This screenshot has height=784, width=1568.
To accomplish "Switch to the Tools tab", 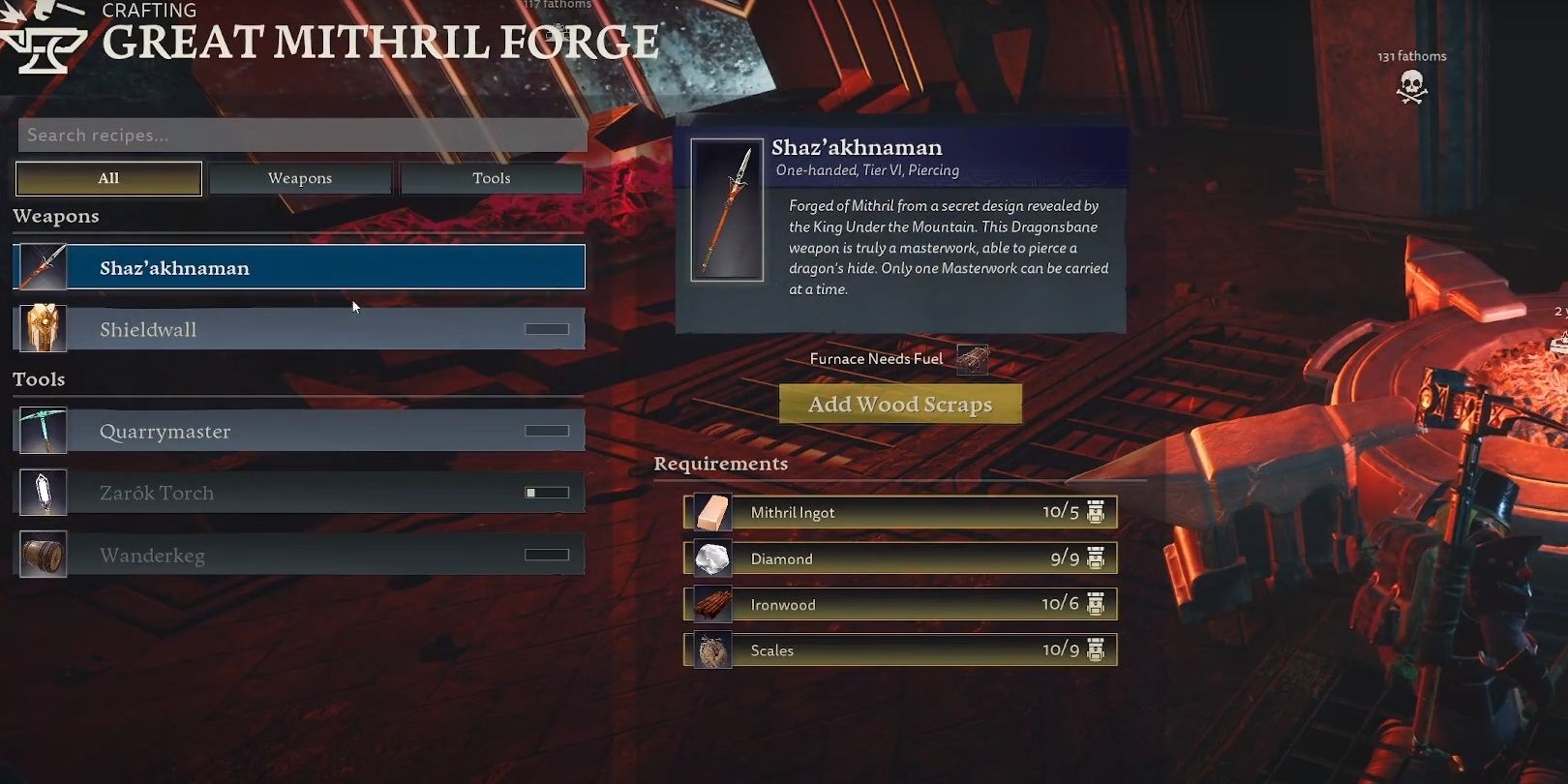I will click(x=491, y=177).
